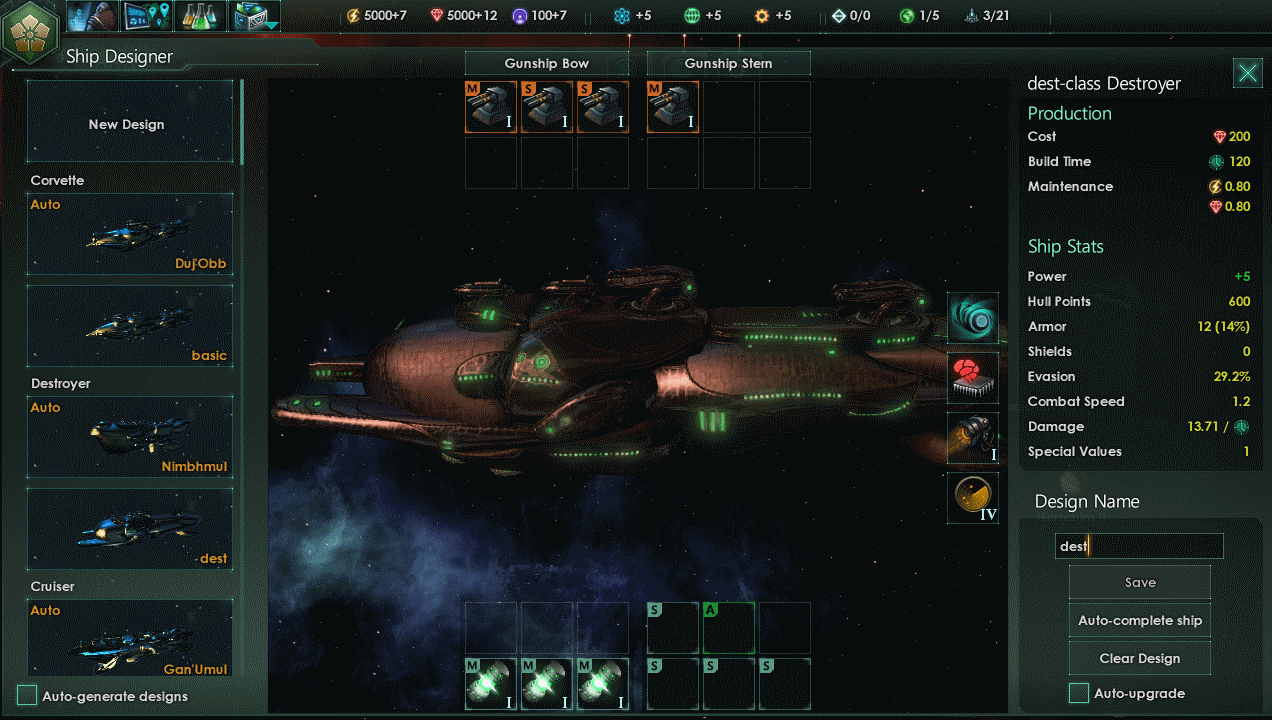Clear Design for this ship
The height and width of the screenshot is (720, 1272).
1140,659
